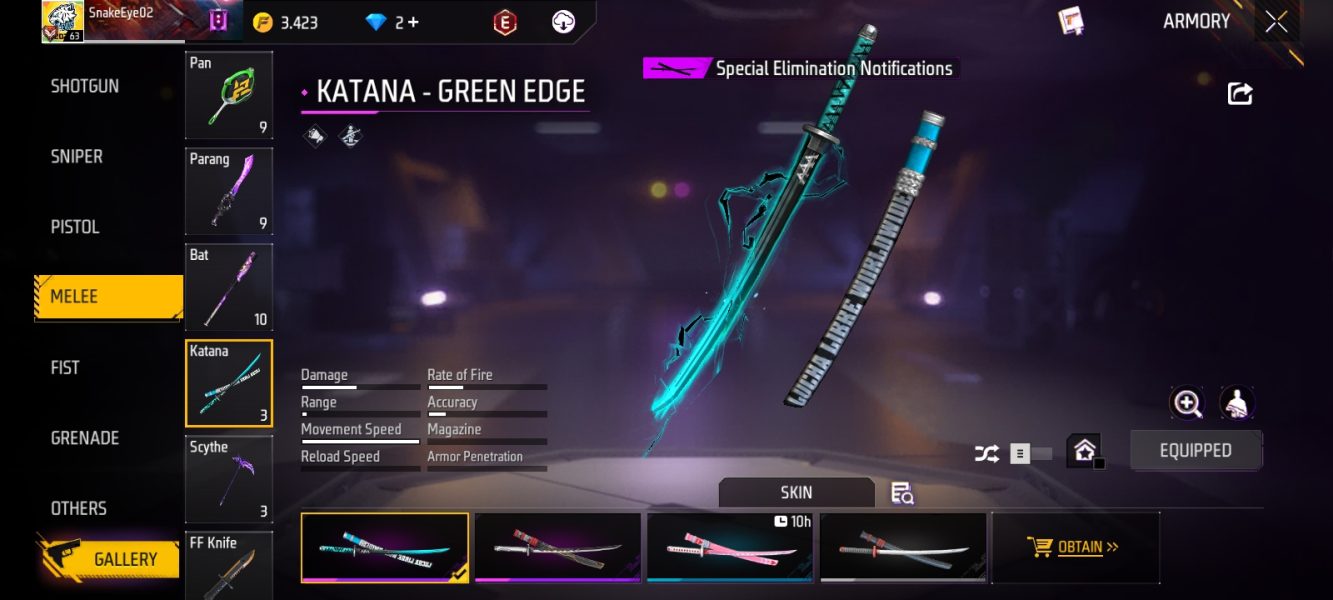The height and width of the screenshot is (600, 1333).
Task: Select the pink katana skin with 10h timer
Action: click(x=729, y=547)
